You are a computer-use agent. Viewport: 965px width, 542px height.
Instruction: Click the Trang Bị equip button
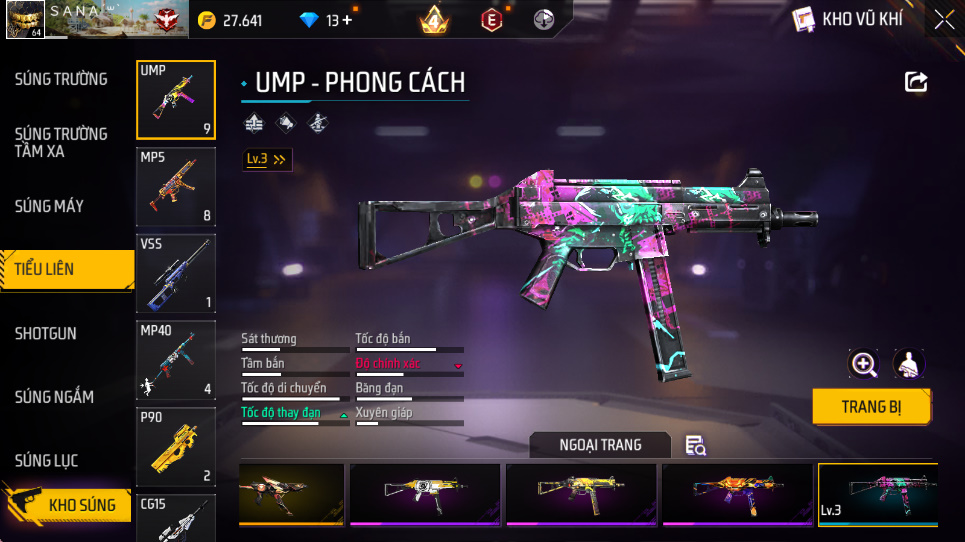[x=871, y=407]
